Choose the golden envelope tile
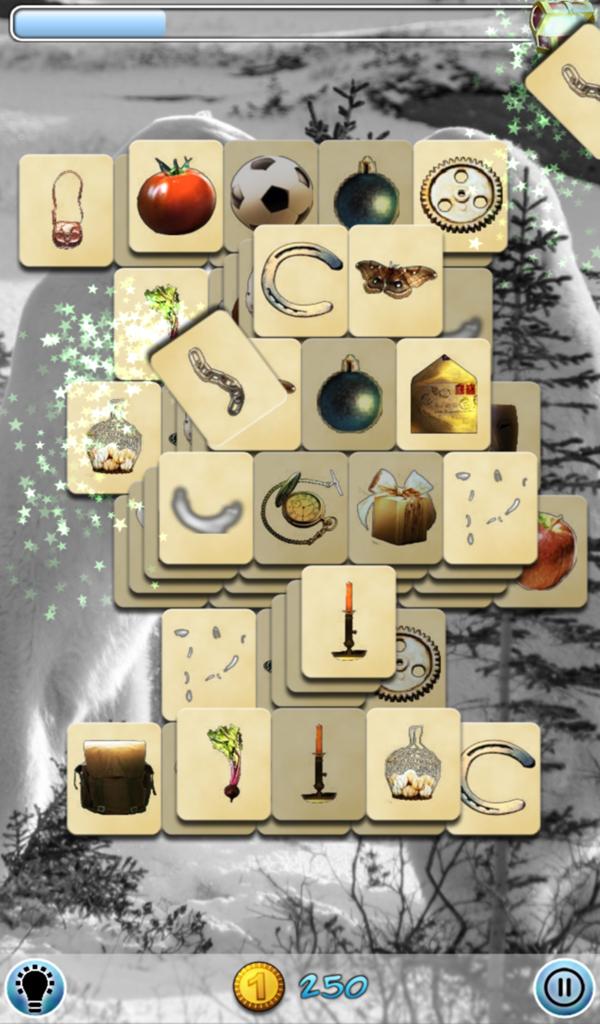The image size is (600, 1024). click(x=443, y=395)
